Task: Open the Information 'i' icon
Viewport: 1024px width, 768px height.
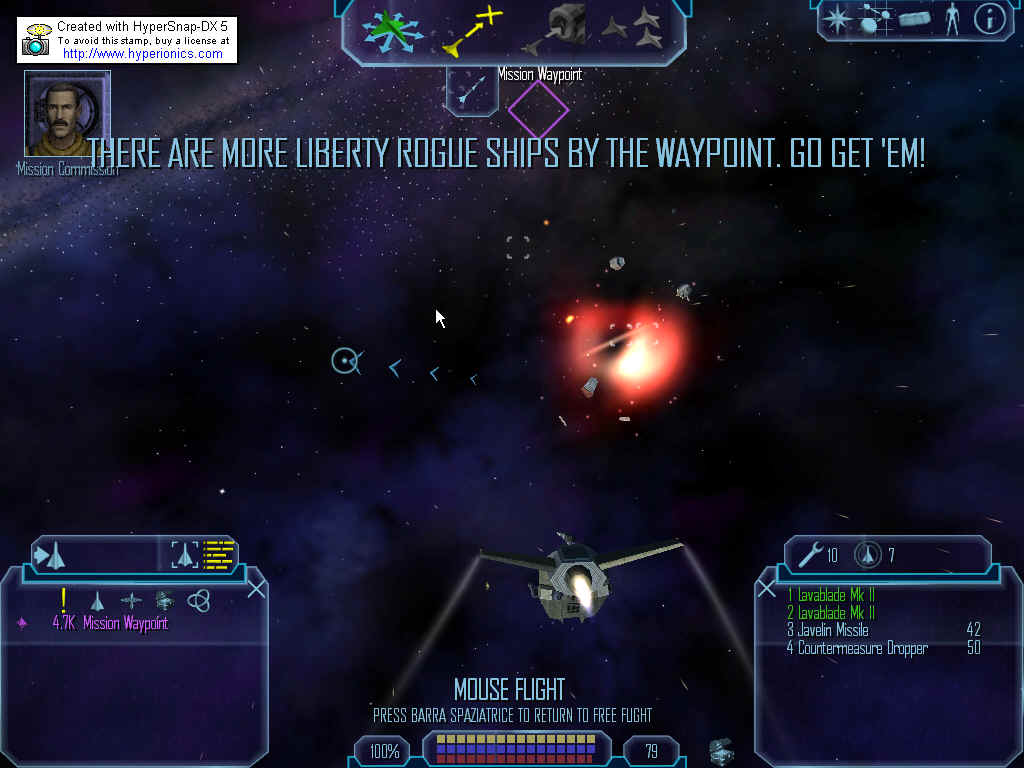Action: [x=988, y=19]
